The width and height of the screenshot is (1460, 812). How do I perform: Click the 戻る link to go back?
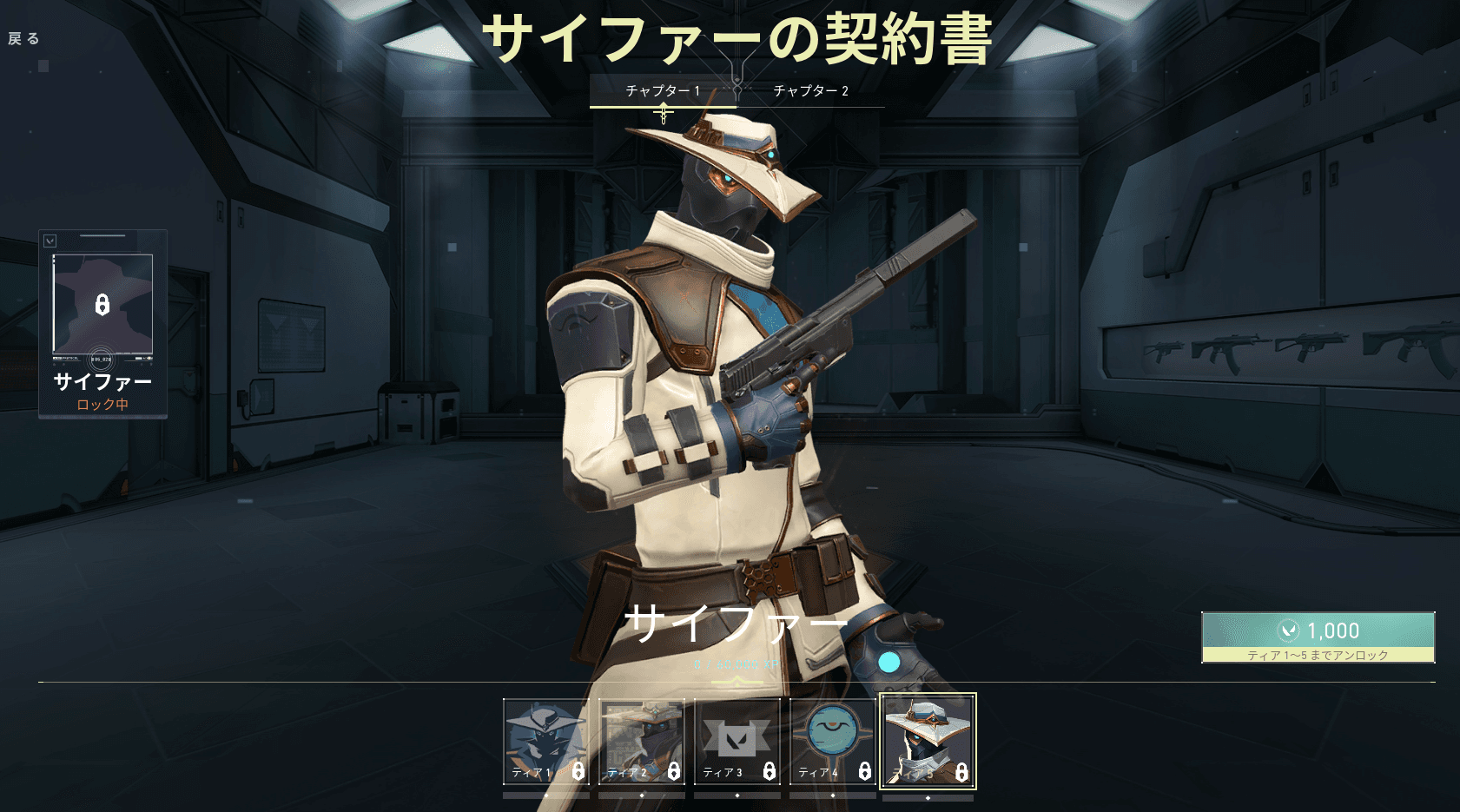24,38
